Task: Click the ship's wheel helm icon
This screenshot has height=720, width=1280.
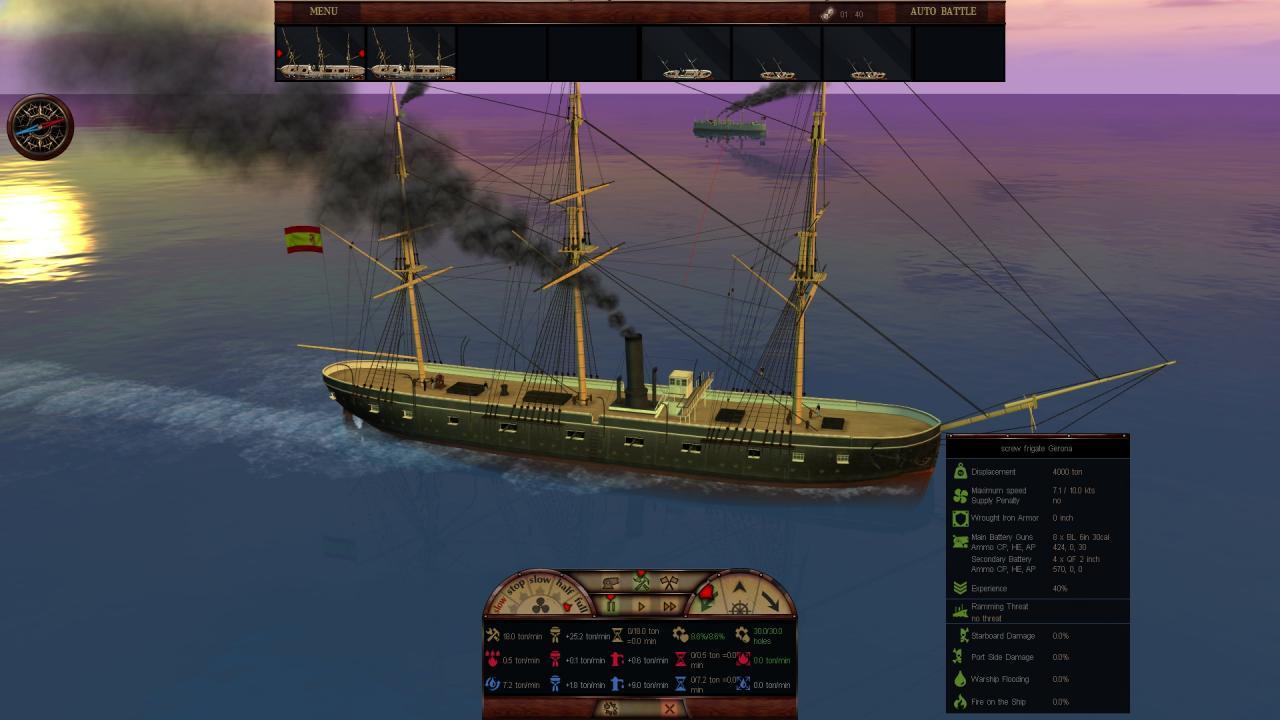Action: click(739, 609)
